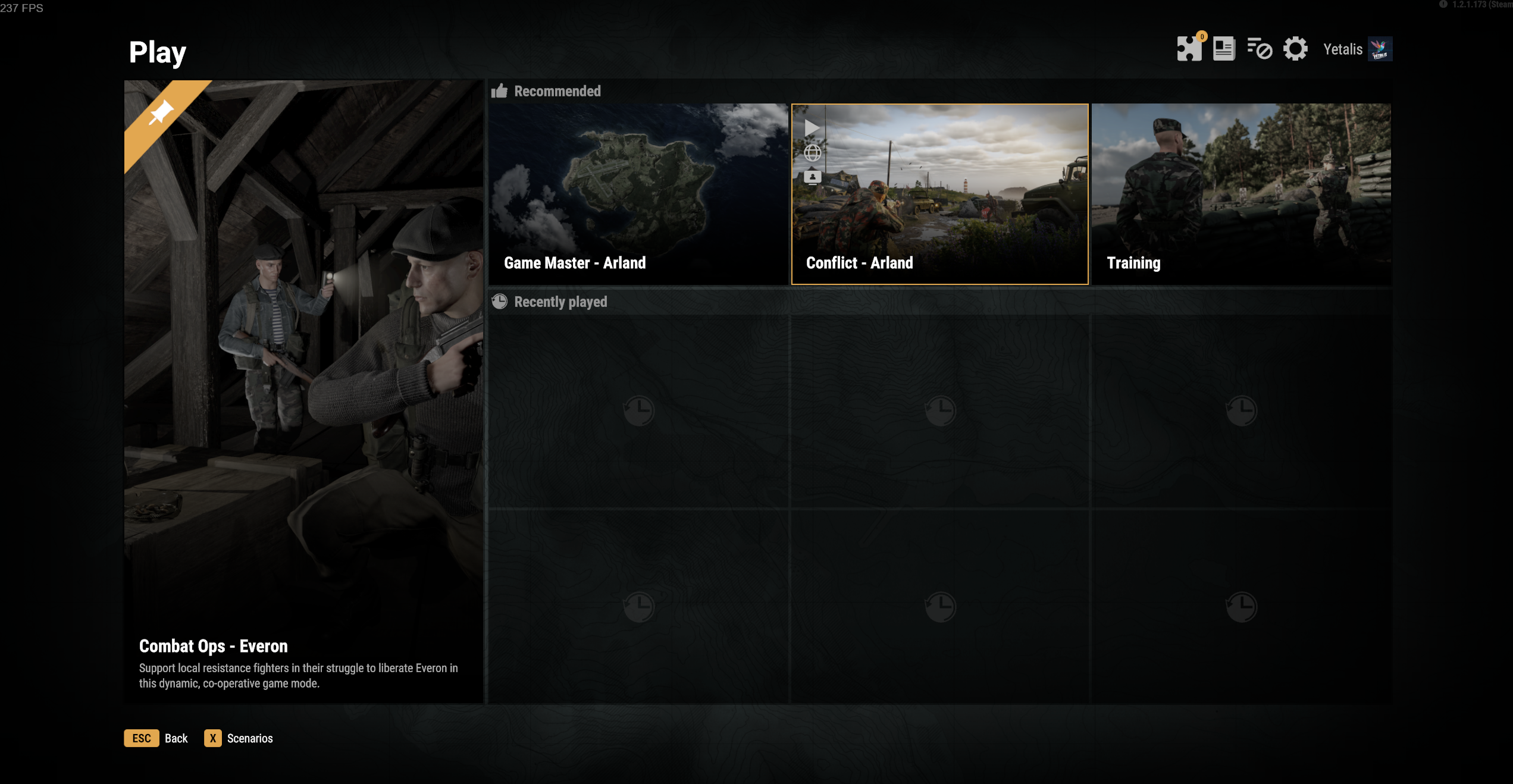This screenshot has height=784, width=1513.
Task: Find servers via the globe icon
Action: coord(812,153)
